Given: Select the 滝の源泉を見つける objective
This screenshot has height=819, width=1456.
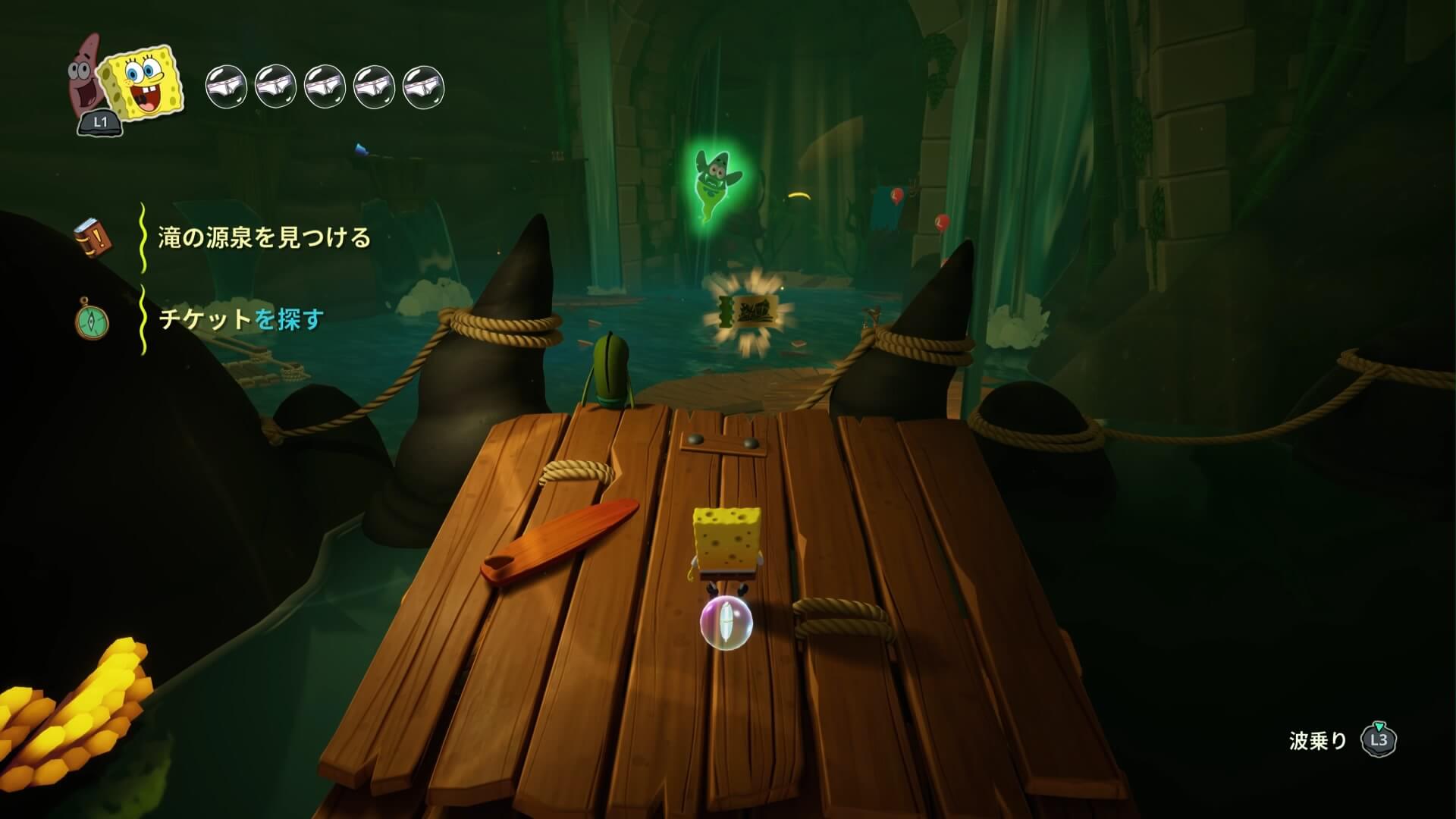Looking at the screenshot, I should pyautogui.click(x=264, y=238).
